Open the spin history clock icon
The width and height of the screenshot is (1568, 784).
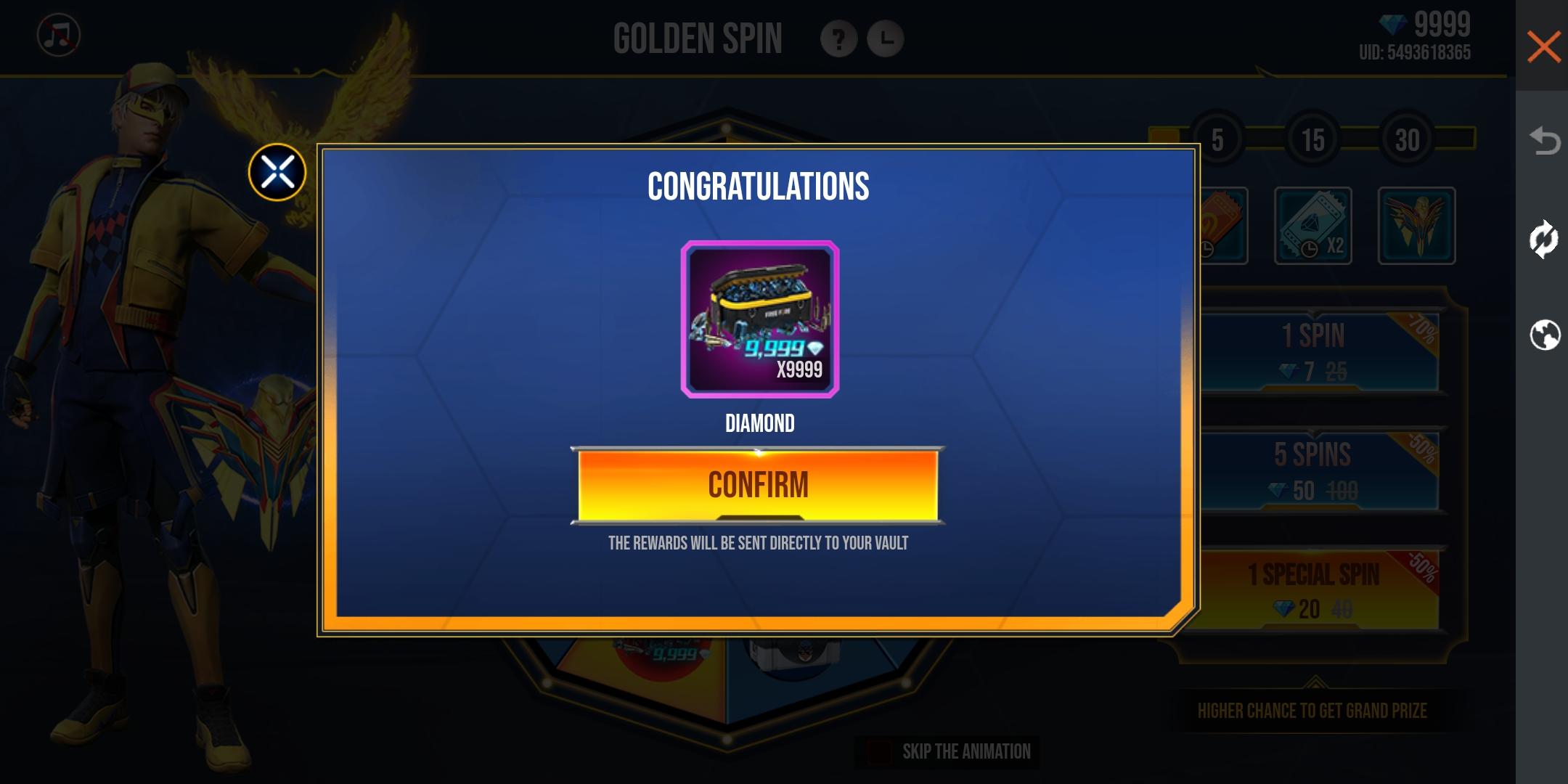pos(886,39)
